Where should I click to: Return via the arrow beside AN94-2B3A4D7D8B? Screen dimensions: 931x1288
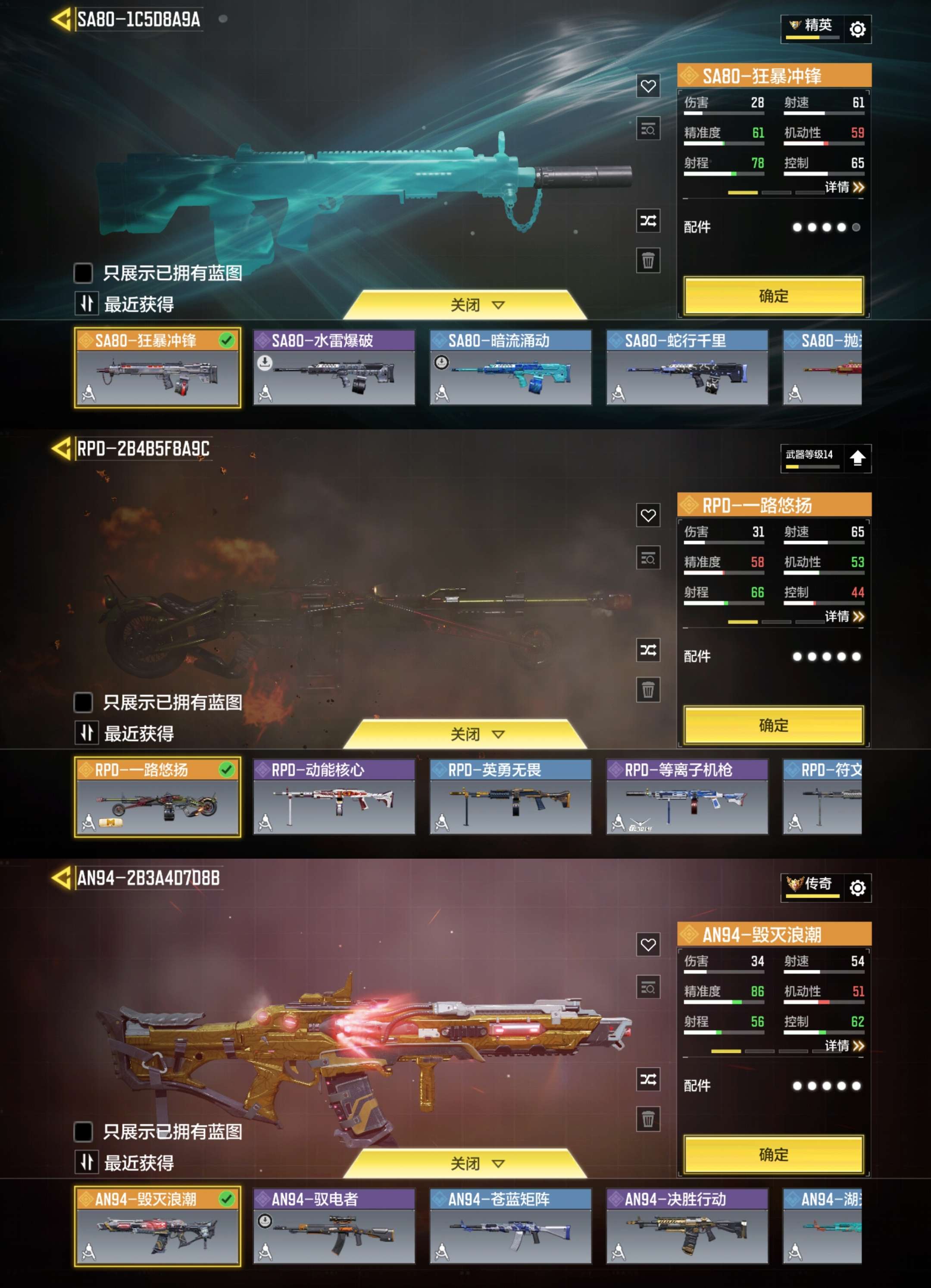[61, 878]
